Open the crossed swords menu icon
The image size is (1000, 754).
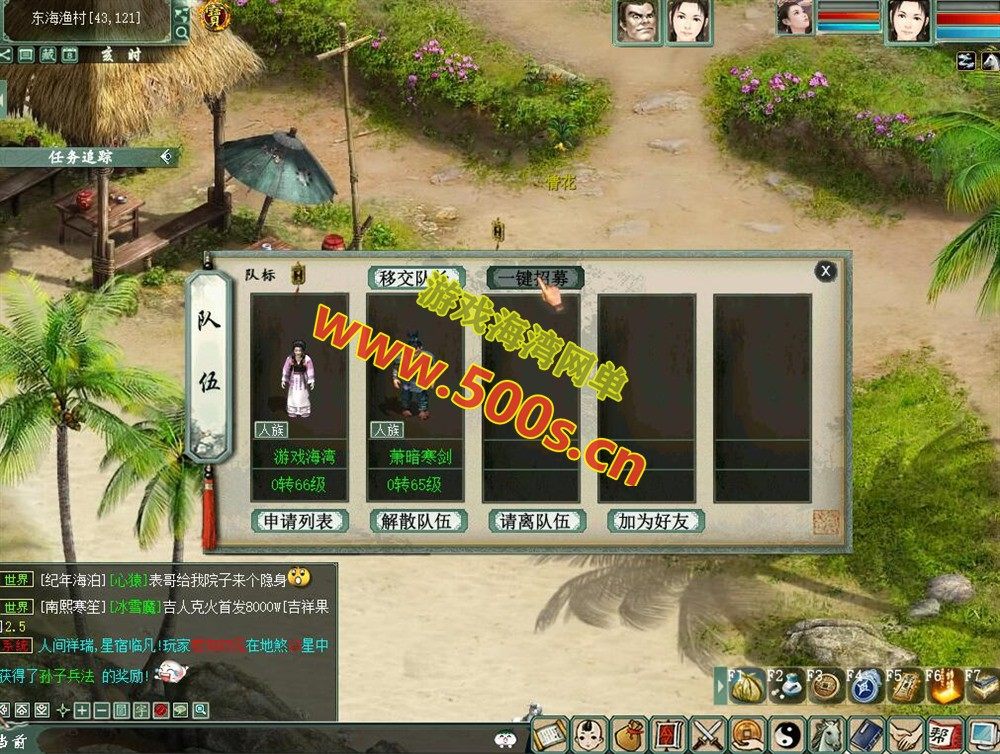click(x=709, y=735)
